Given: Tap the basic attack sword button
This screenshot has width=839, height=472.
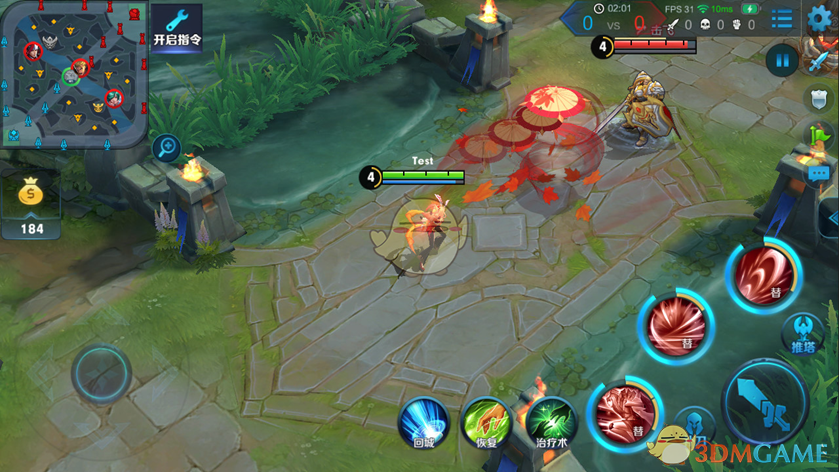Looking at the screenshot, I should coord(765,405).
